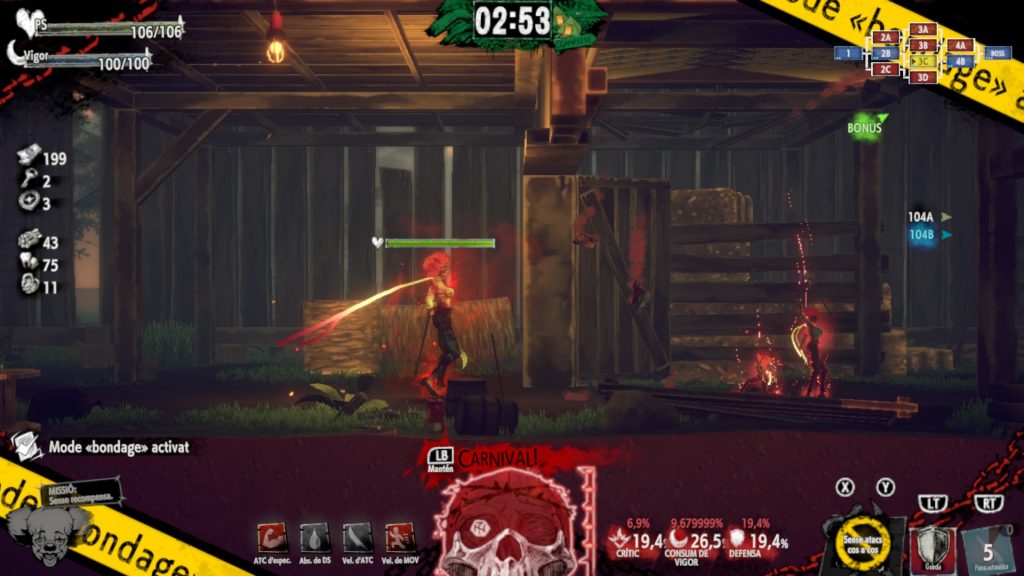Pick stage node 4A on the map

pos(960,45)
